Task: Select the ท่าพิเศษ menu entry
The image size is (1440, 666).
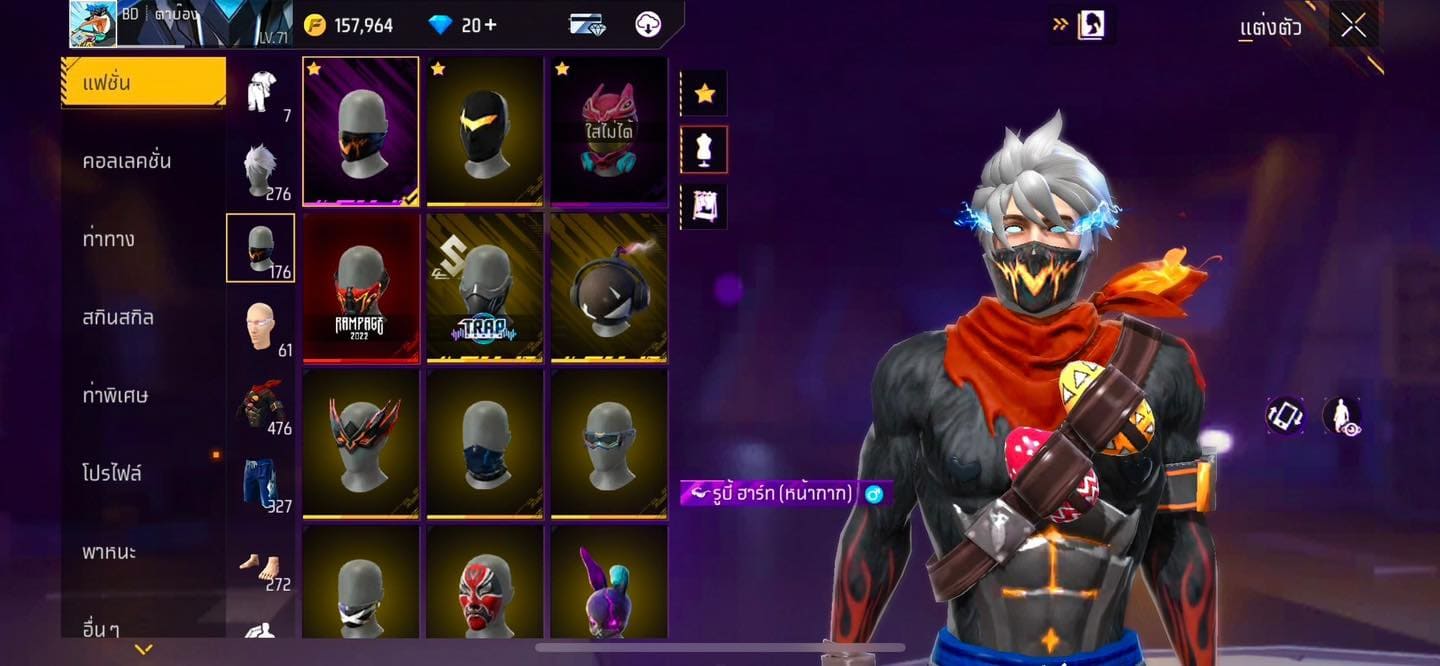Action: [x=115, y=395]
